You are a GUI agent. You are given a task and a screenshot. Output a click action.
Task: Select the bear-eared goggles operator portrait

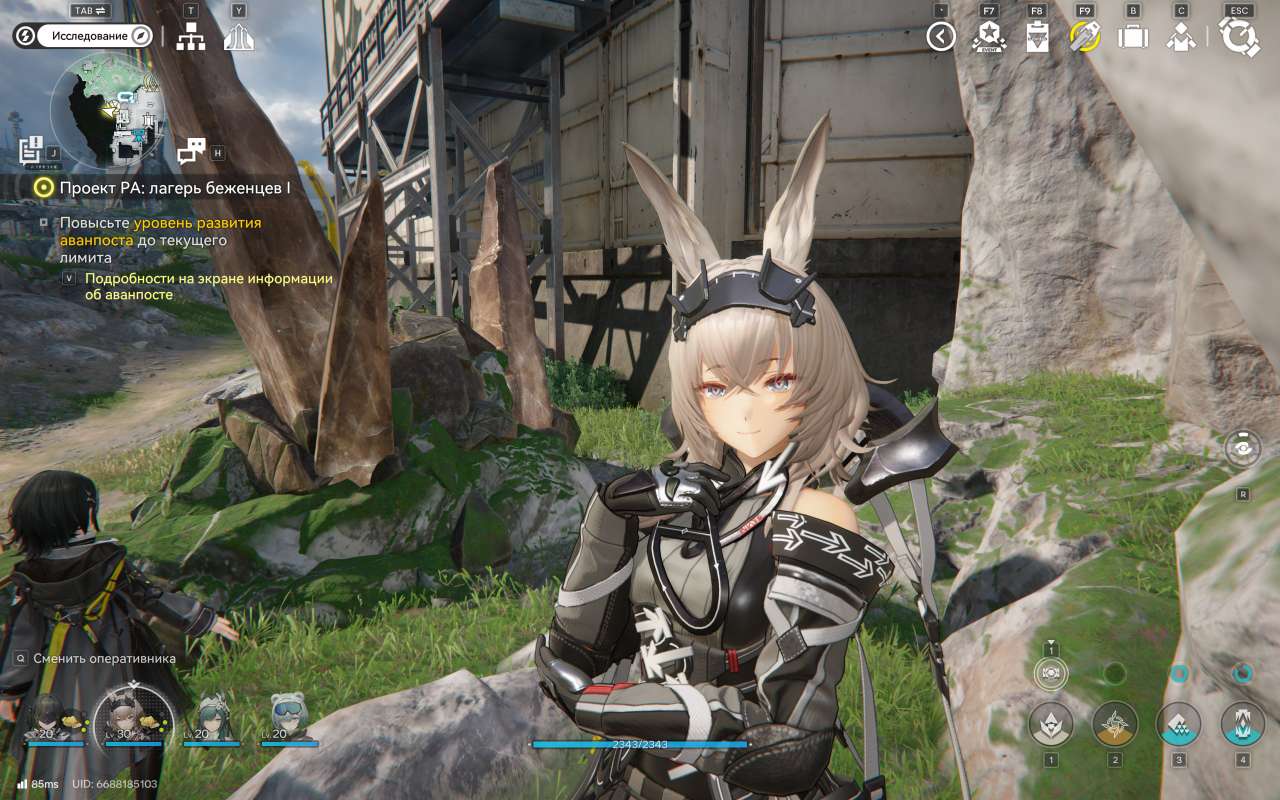[x=289, y=718]
